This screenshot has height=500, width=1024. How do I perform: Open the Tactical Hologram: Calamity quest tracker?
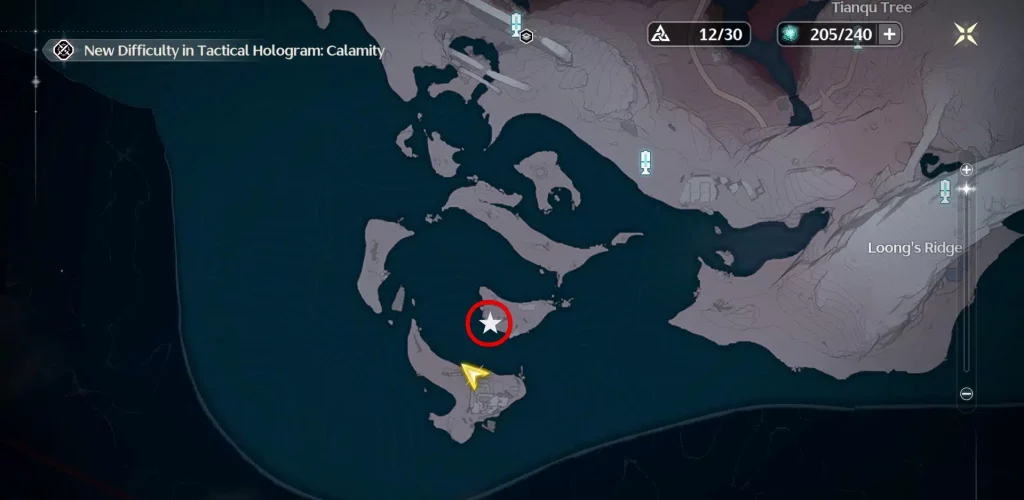64,50
